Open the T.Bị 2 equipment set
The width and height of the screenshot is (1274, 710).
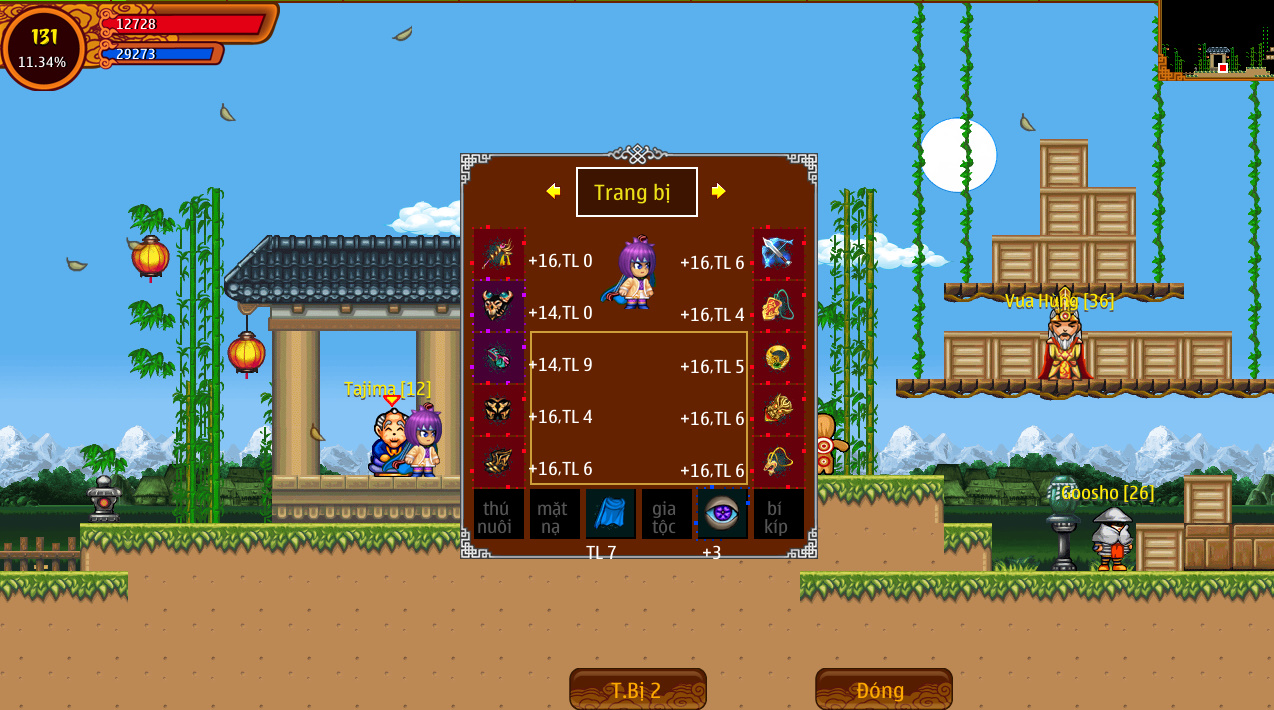click(637, 690)
